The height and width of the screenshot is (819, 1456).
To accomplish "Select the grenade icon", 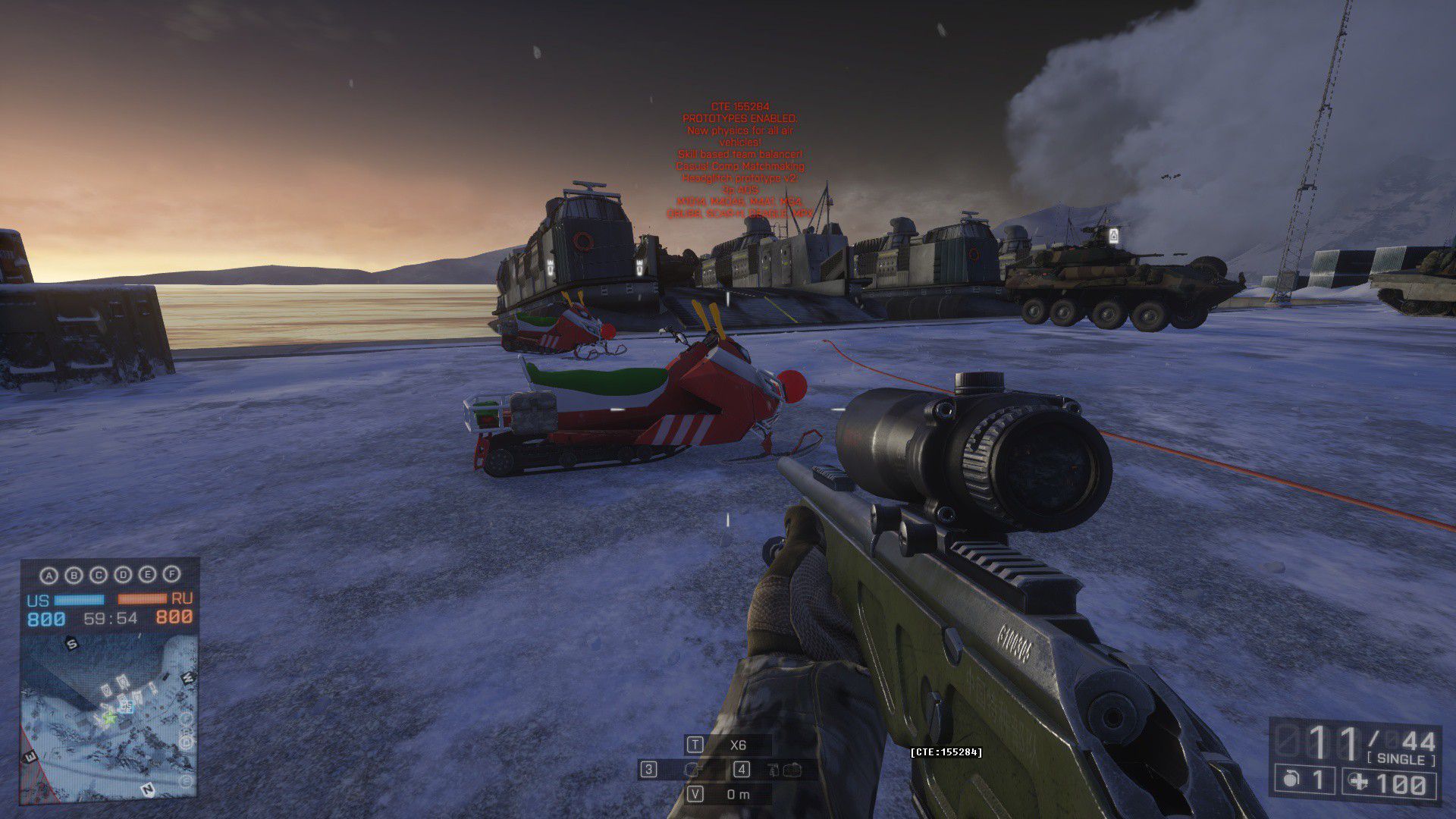I will point(1291,780).
